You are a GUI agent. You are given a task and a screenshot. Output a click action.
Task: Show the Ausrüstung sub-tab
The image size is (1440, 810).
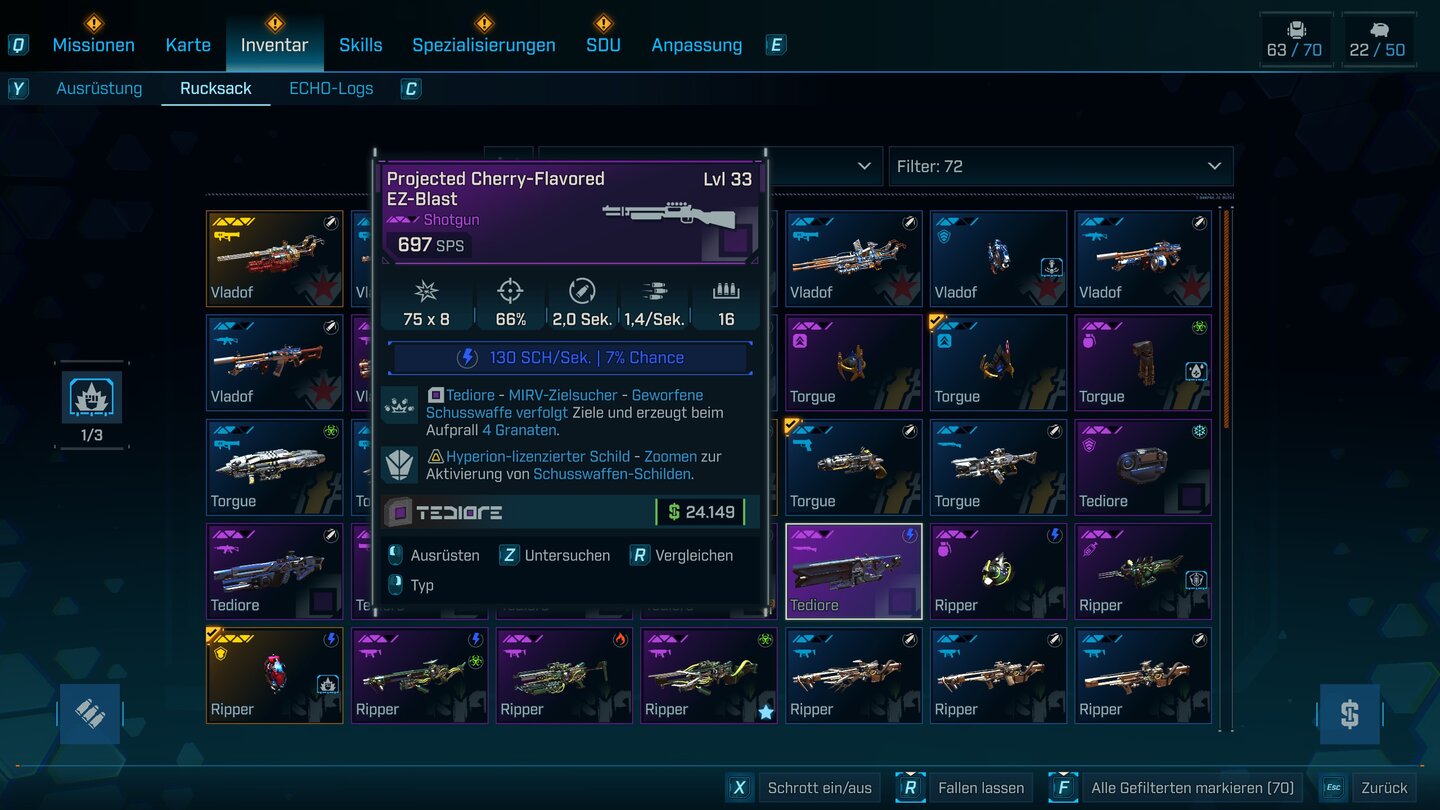[99, 88]
